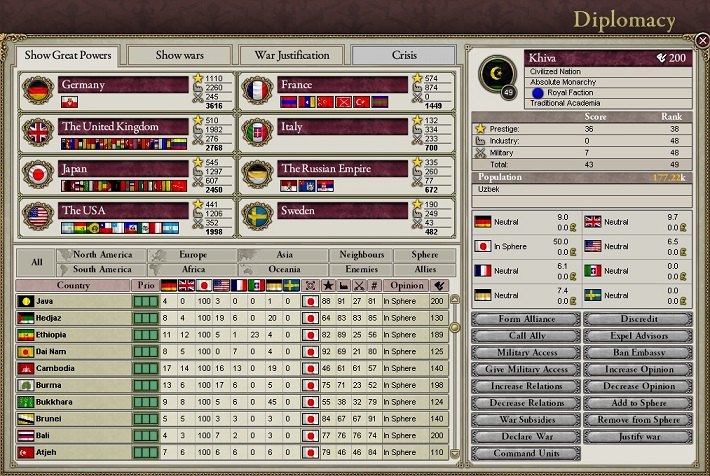Show all countries with the All filter
The width and height of the screenshot is (710, 476).
(x=36, y=262)
